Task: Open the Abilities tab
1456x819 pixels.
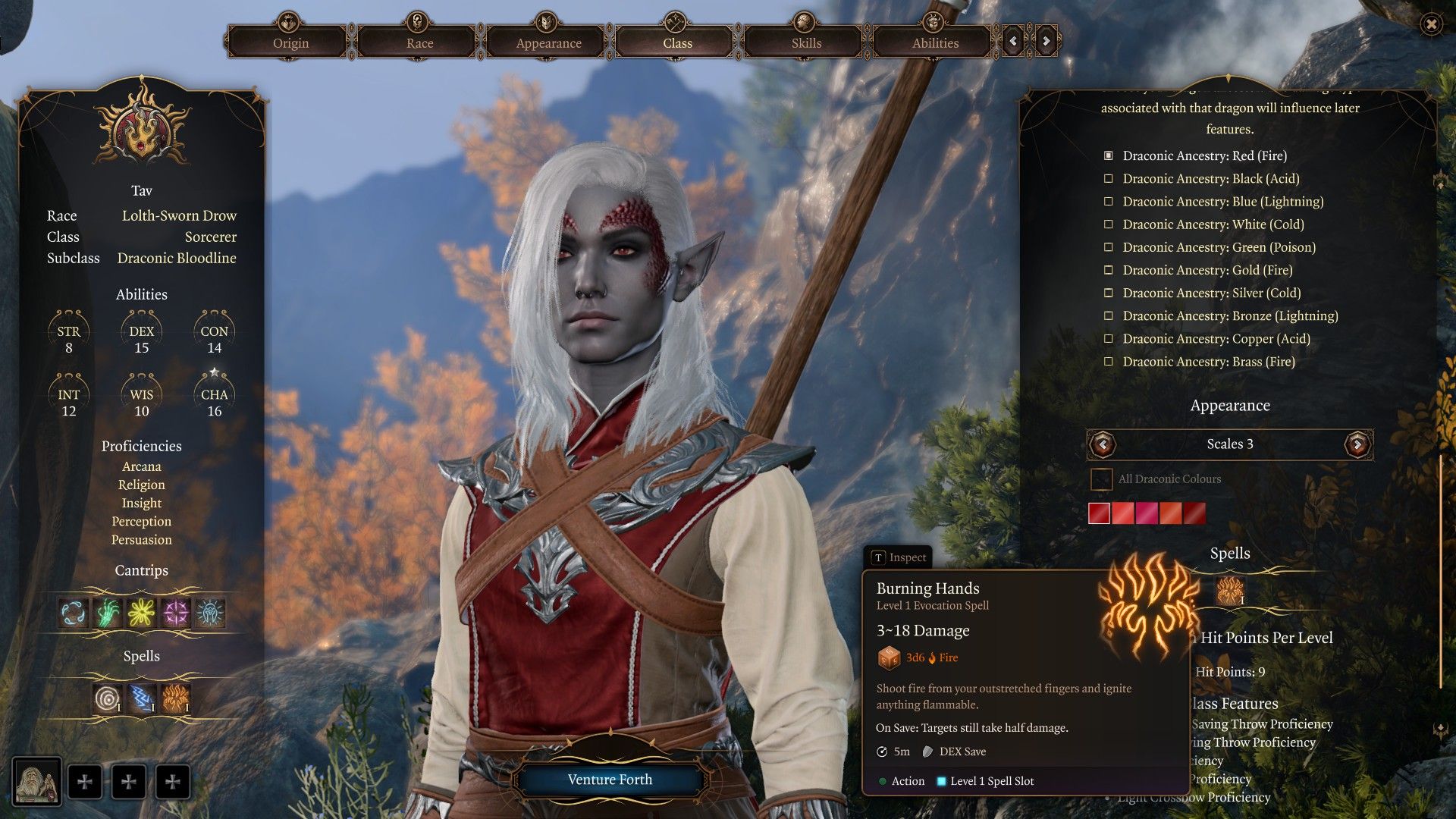Action: click(x=935, y=42)
